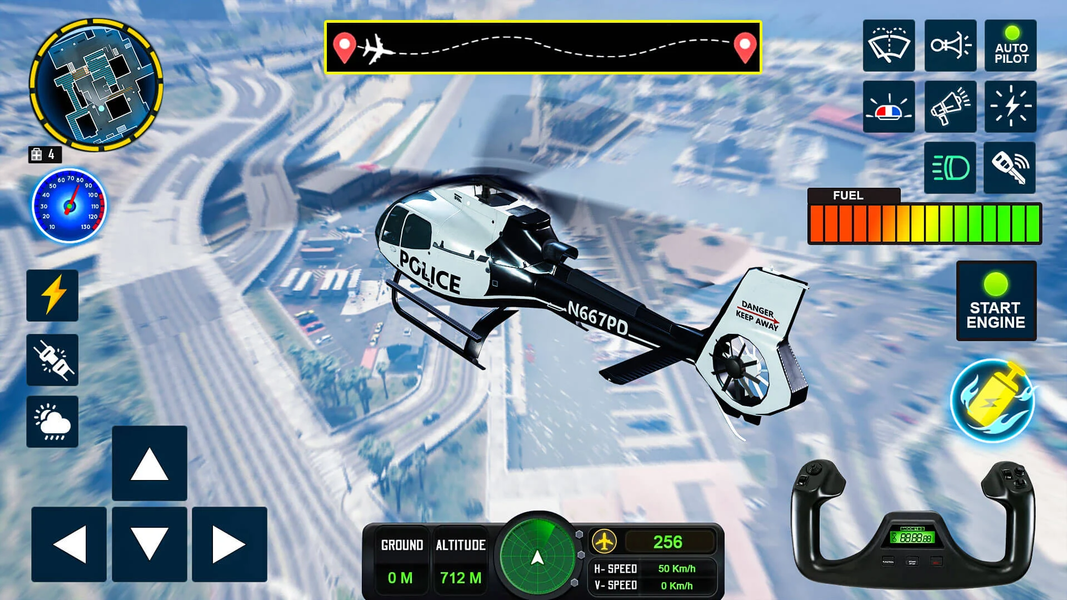Tap the up arrow direction button

point(149,463)
